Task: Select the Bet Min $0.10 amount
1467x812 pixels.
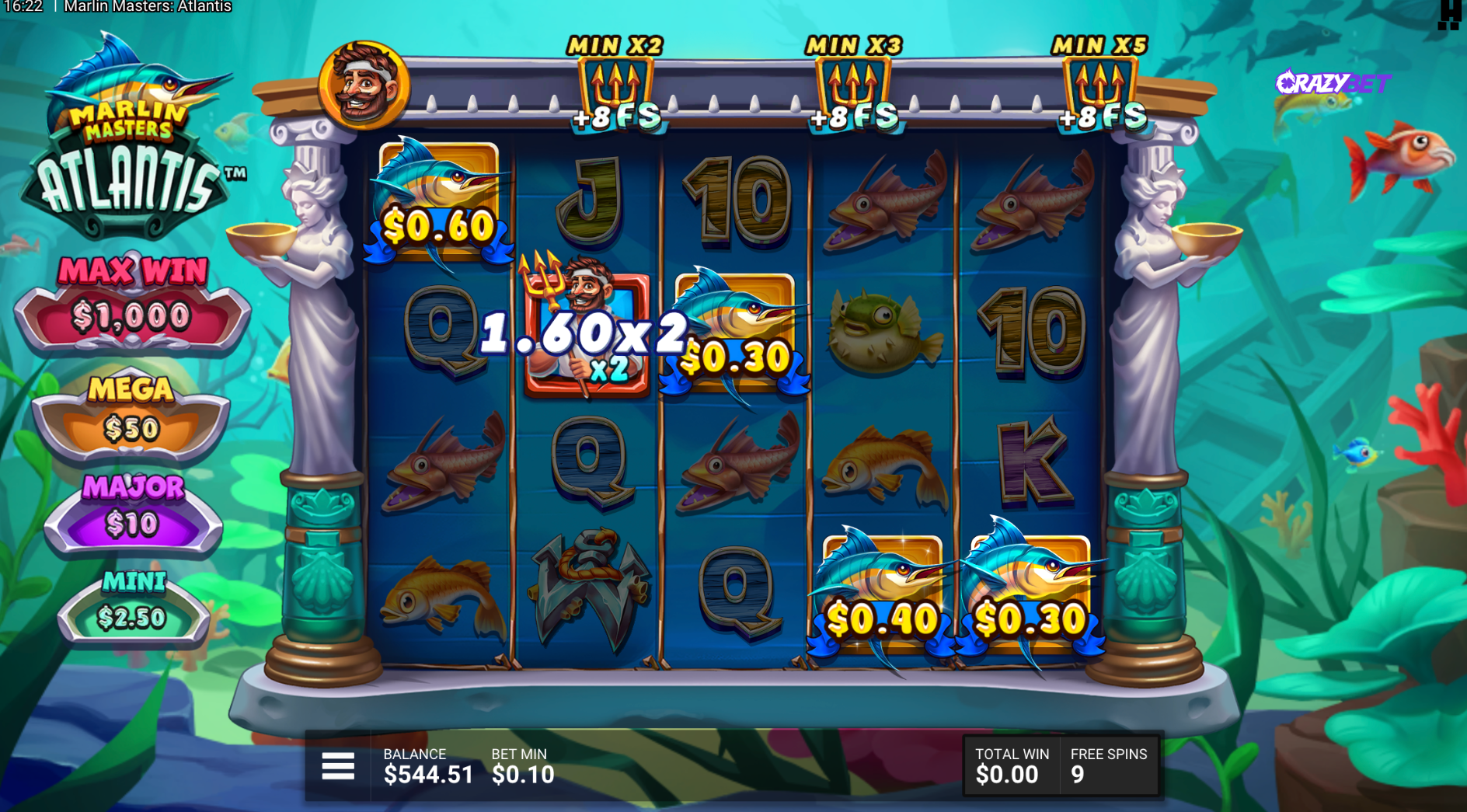Action: 523,774
